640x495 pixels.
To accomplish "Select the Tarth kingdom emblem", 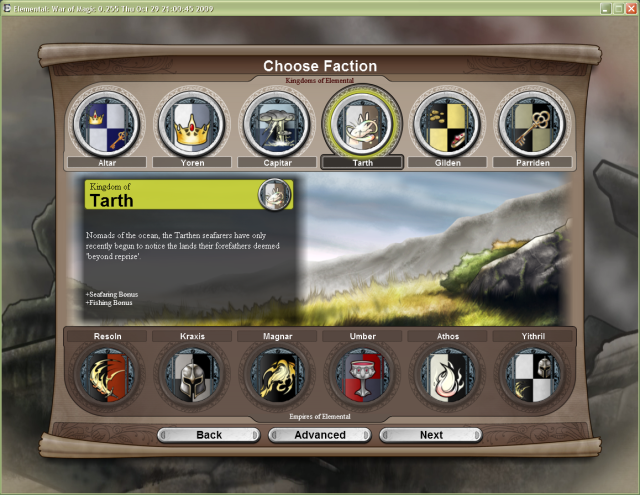I will point(362,123).
